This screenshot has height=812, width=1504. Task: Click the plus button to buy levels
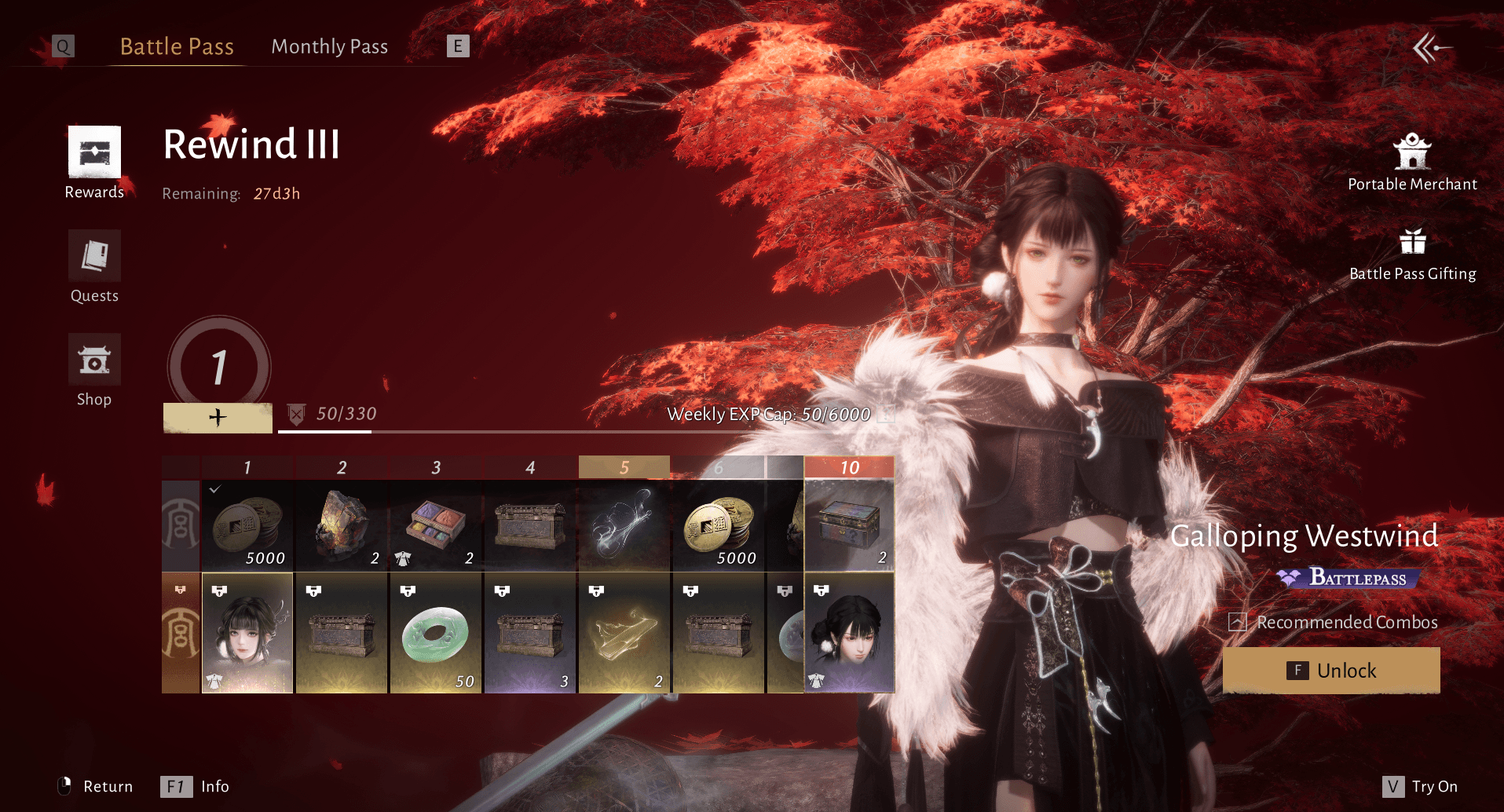point(218,417)
